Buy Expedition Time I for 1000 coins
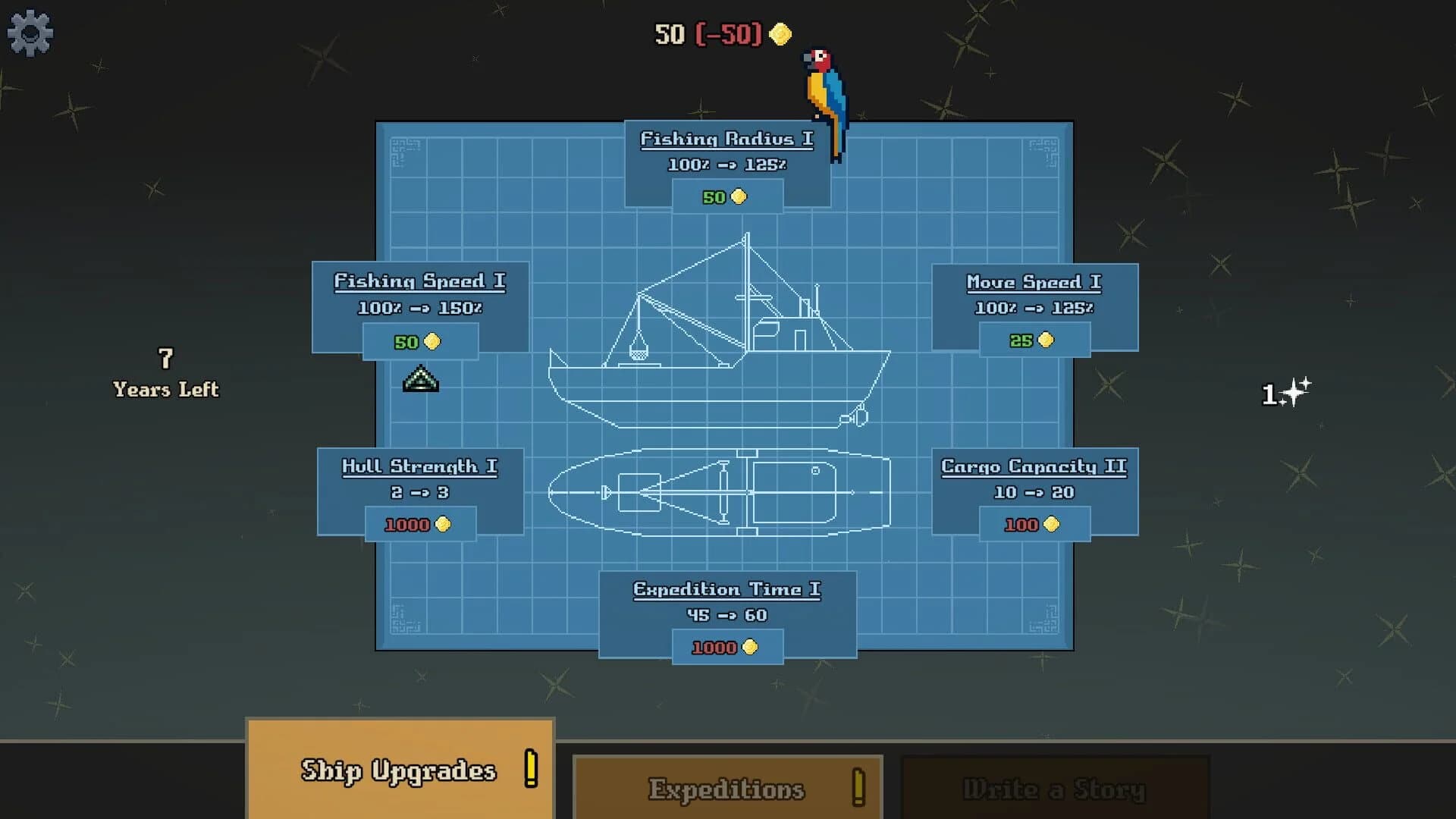Screen dimensions: 1456x819 727,647
